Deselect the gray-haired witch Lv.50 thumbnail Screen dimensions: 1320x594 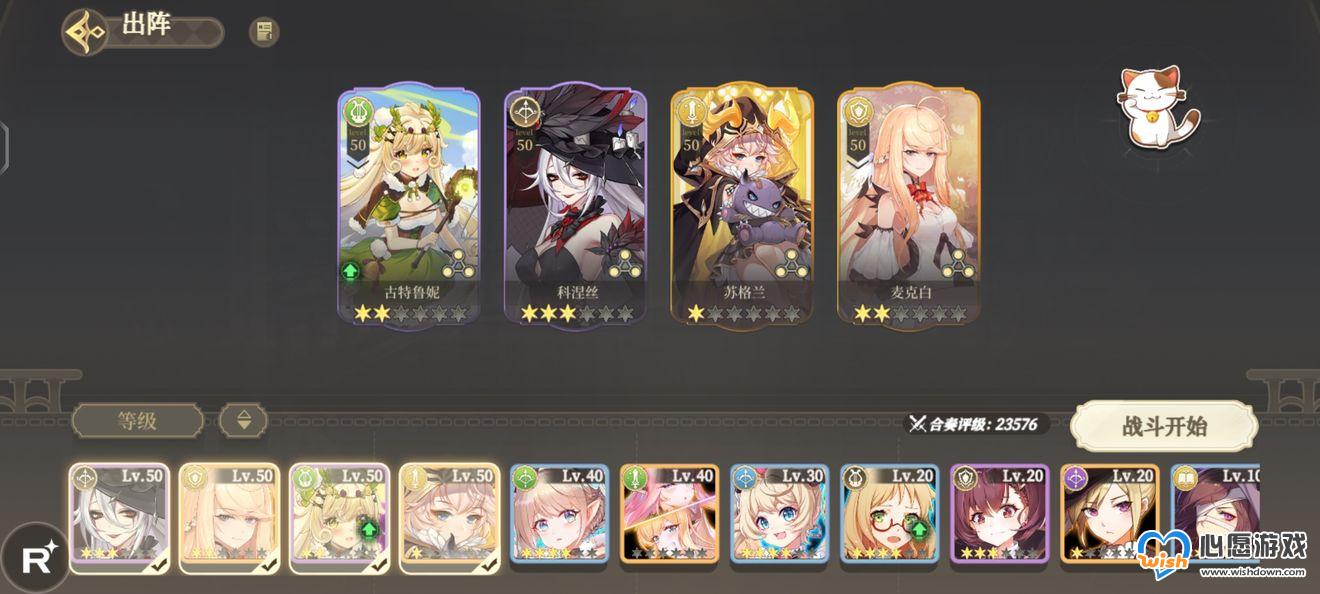pos(119,517)
